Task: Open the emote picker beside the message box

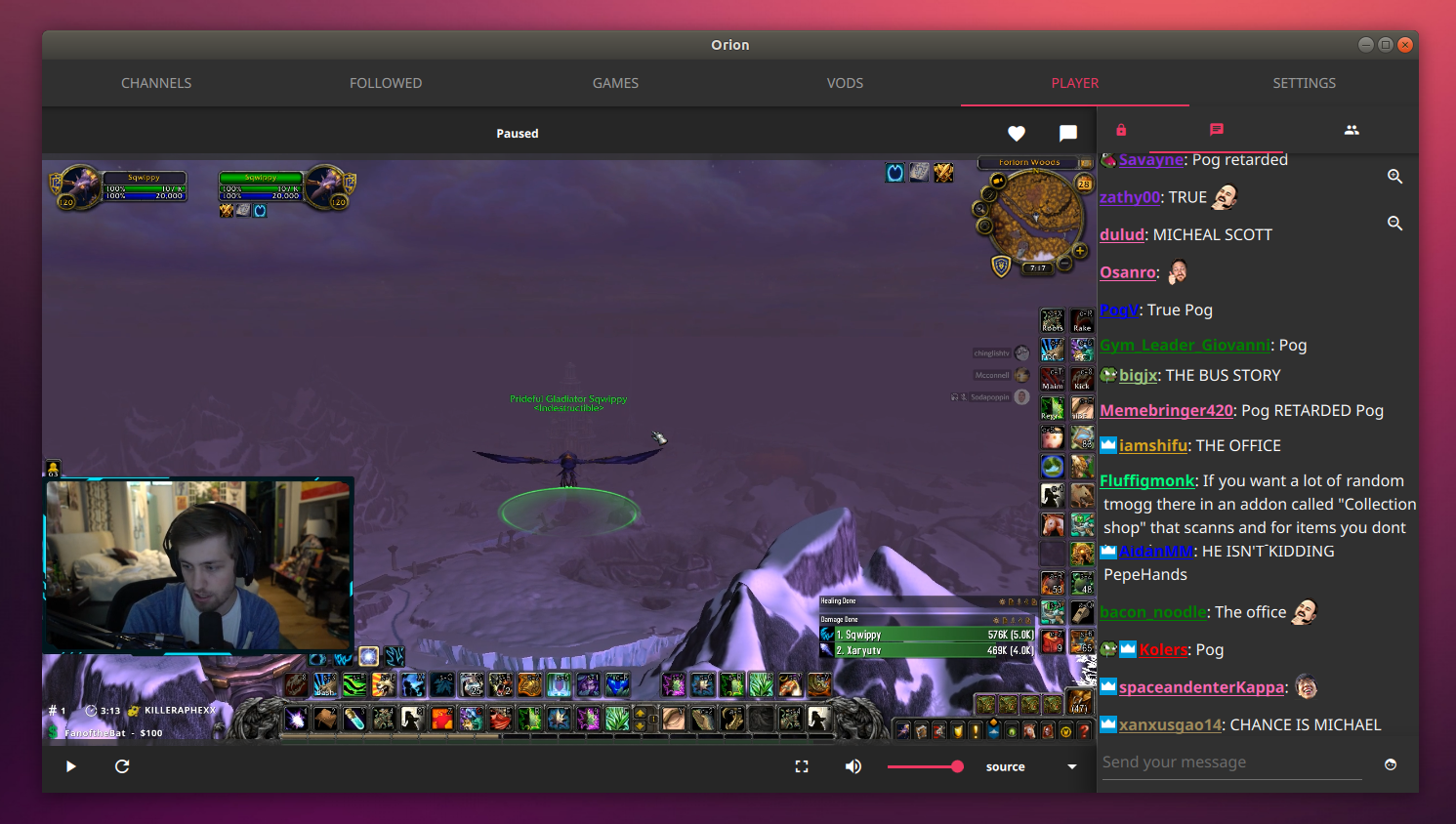Action: click(1392, 763)
